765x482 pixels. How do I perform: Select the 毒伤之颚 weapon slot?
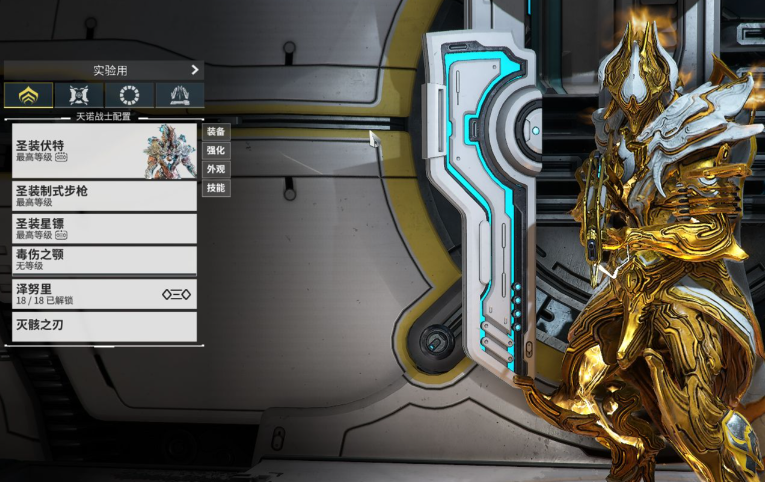[104, 261]
